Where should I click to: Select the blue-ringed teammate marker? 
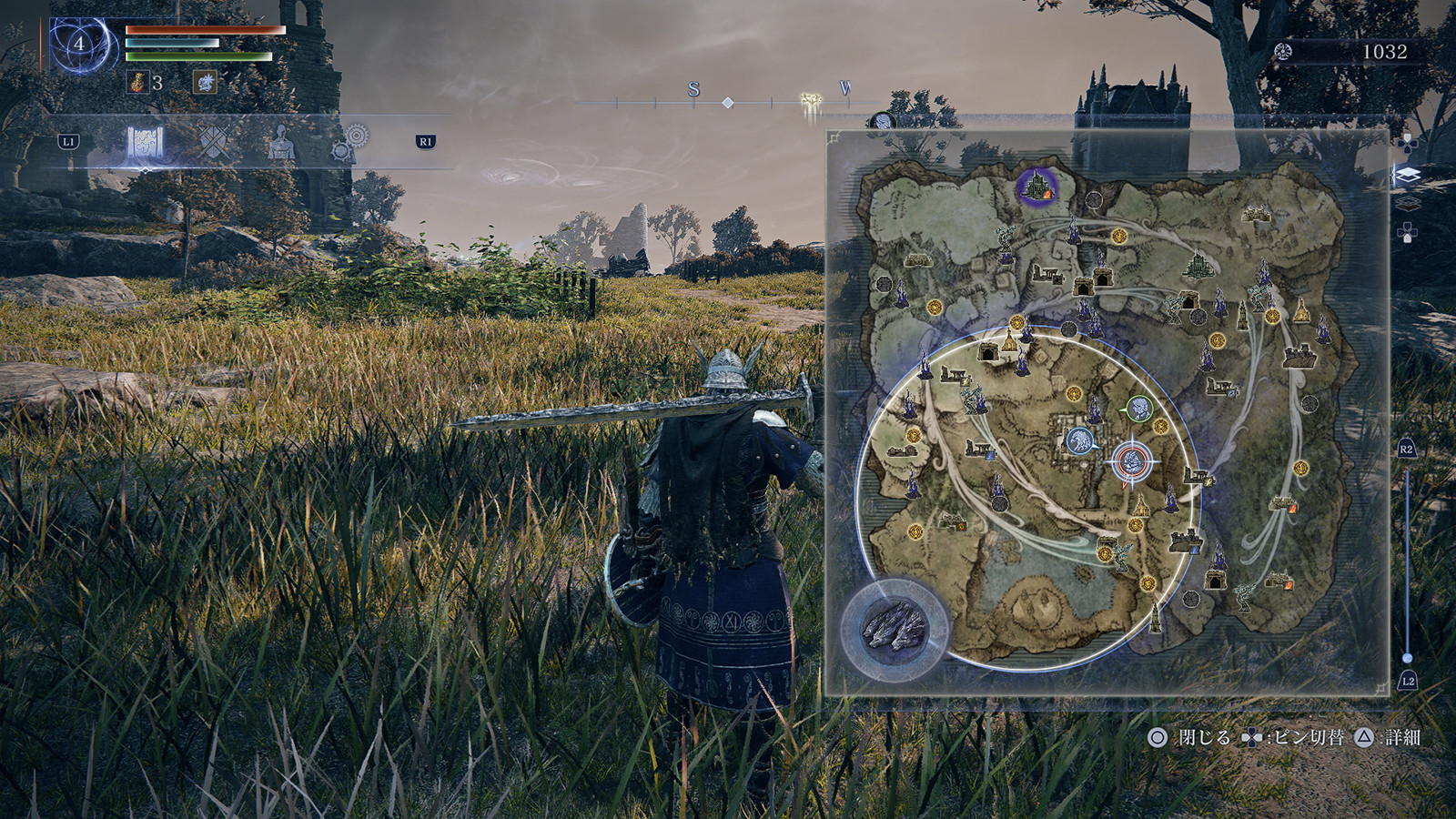(x=1080, y=440)
